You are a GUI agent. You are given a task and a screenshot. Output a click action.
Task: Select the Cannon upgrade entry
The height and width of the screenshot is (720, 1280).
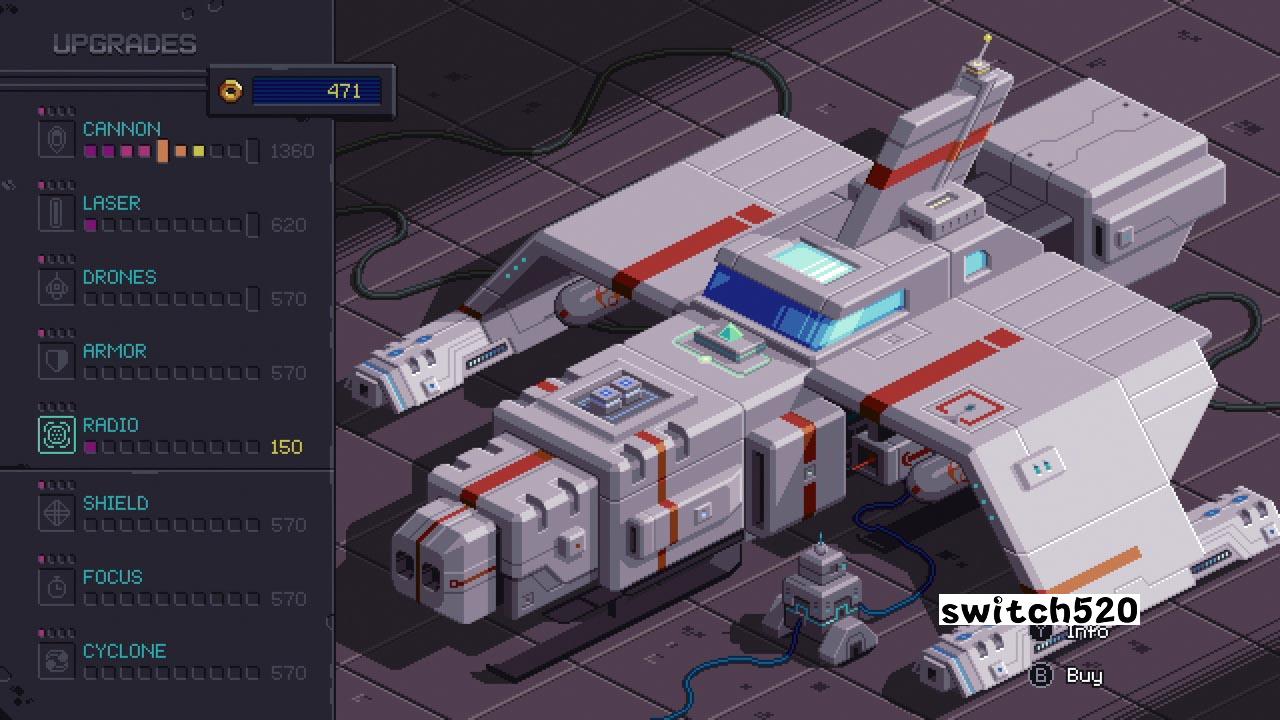[x=122, y=129]
